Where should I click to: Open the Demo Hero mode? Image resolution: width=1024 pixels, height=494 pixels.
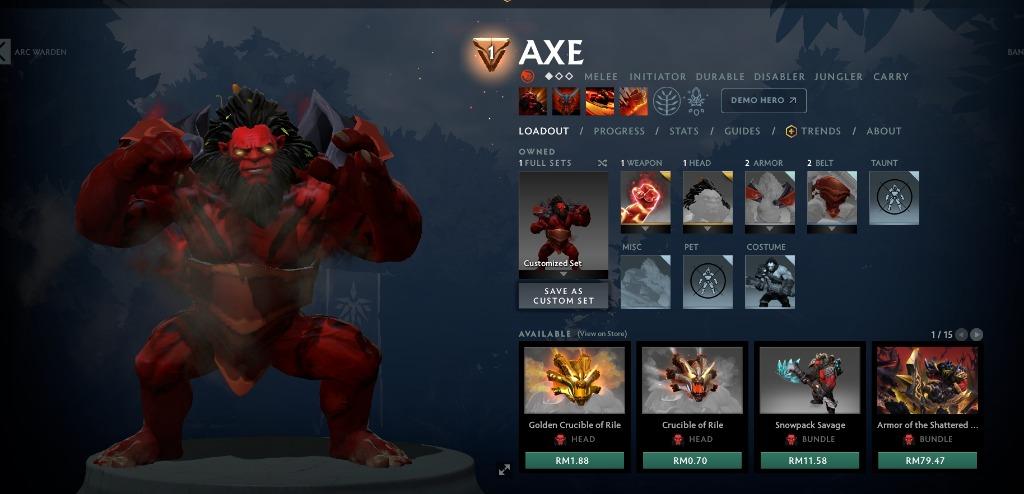point(763,100)
